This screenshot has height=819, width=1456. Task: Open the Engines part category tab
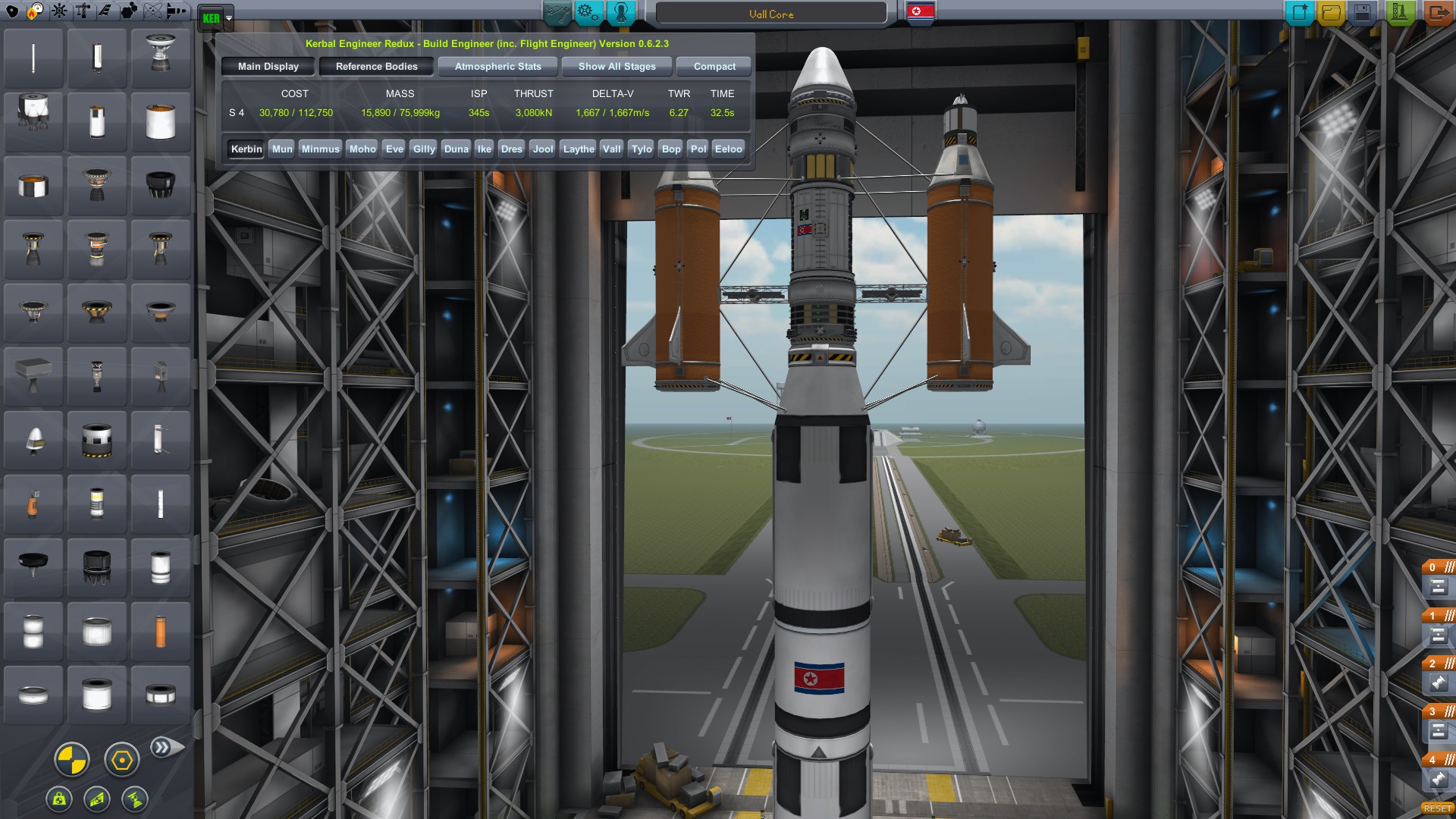(36, 11)
